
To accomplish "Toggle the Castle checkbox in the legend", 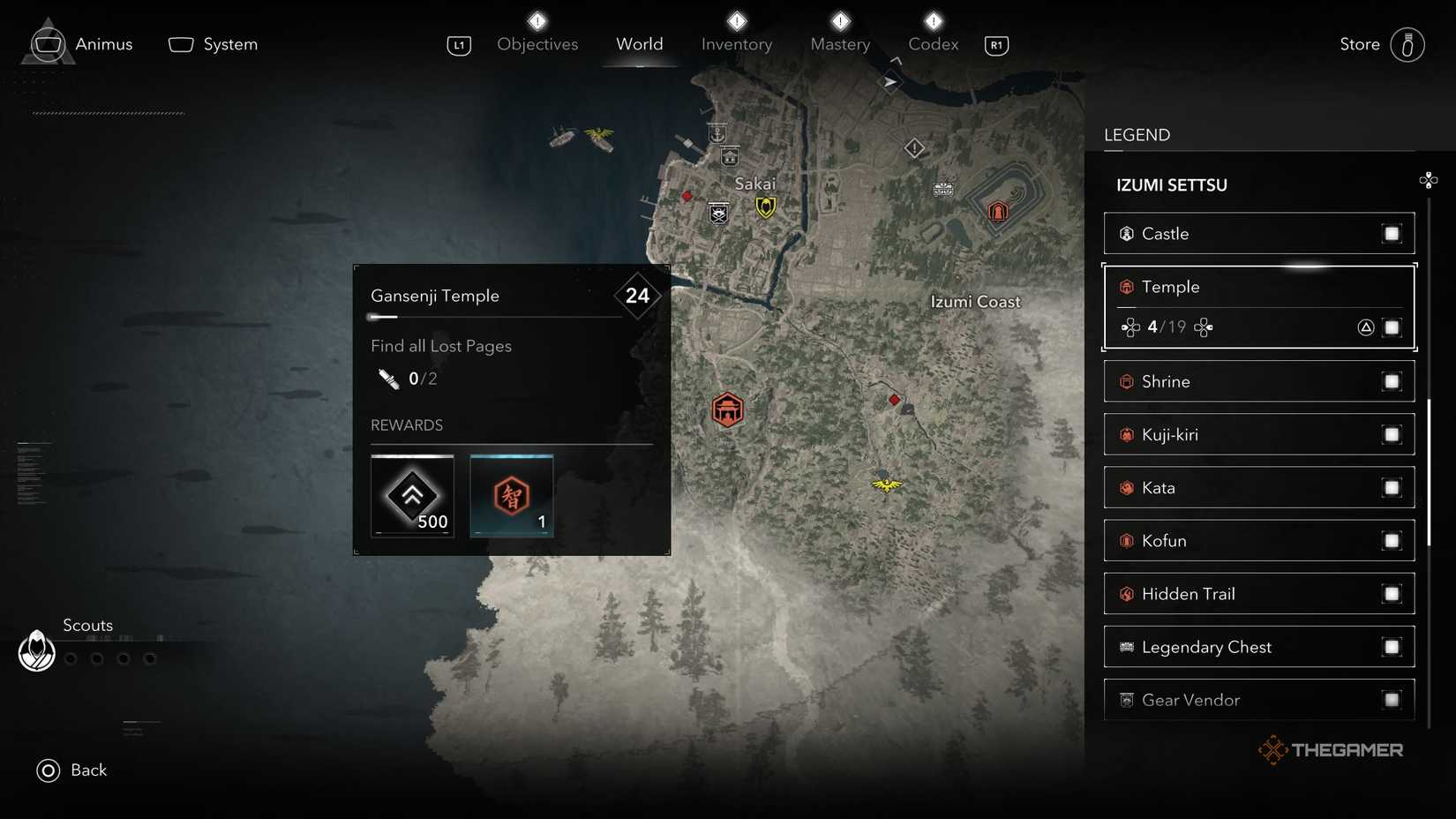I will tap(1392, 234).
